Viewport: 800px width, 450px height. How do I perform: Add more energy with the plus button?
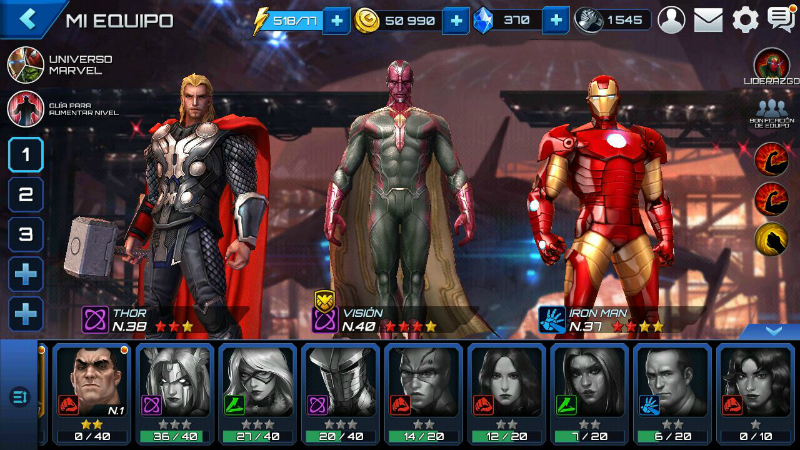337,20
